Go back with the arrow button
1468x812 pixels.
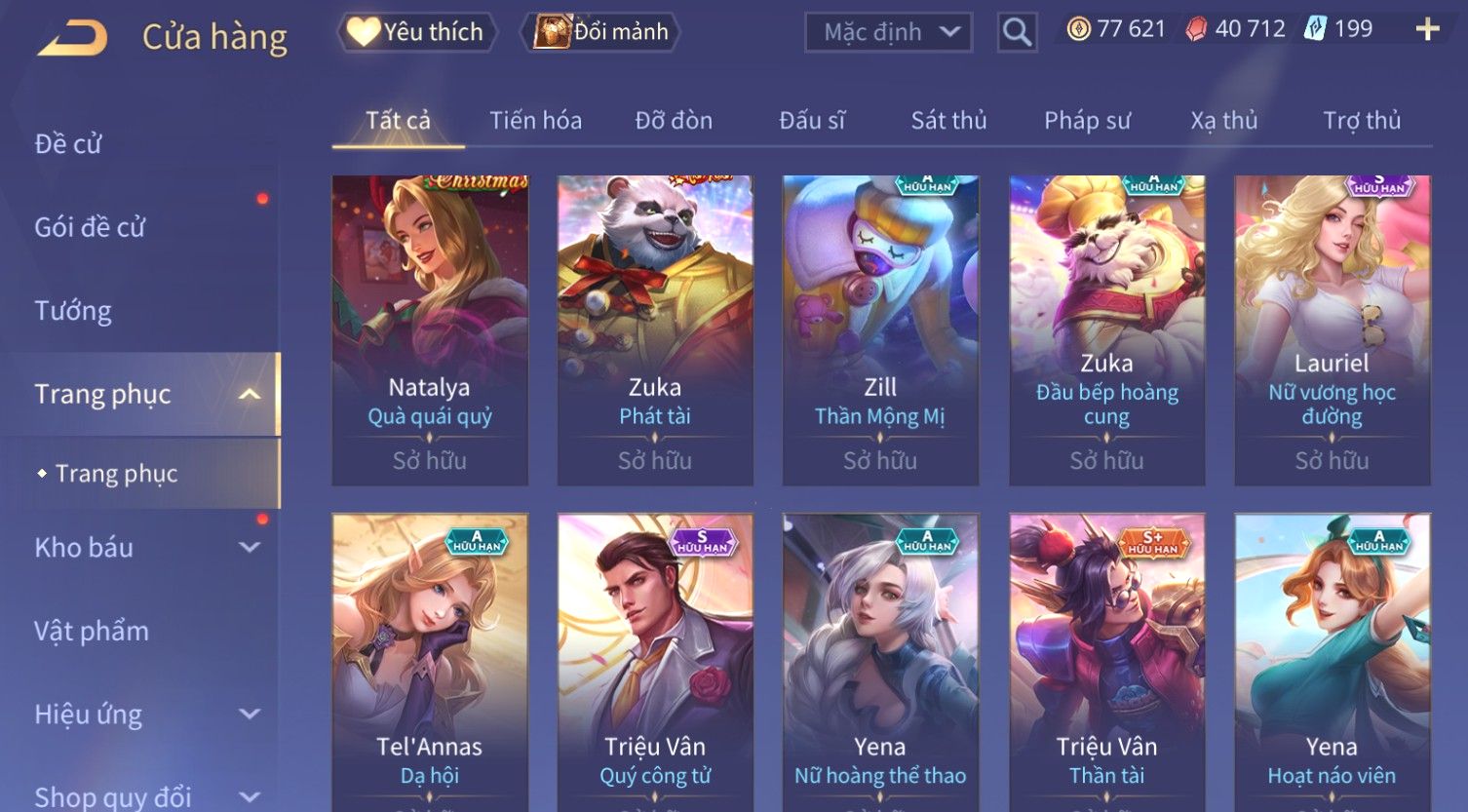coord(73,38)
